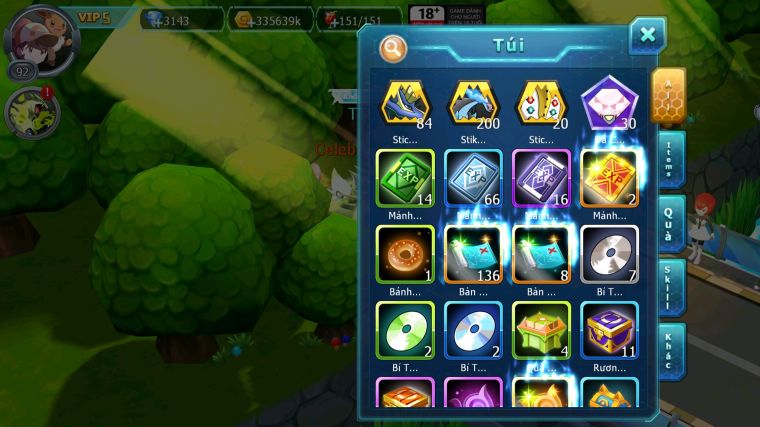Select the silver disc with 7
760x427 pixels.
(609, 254)
